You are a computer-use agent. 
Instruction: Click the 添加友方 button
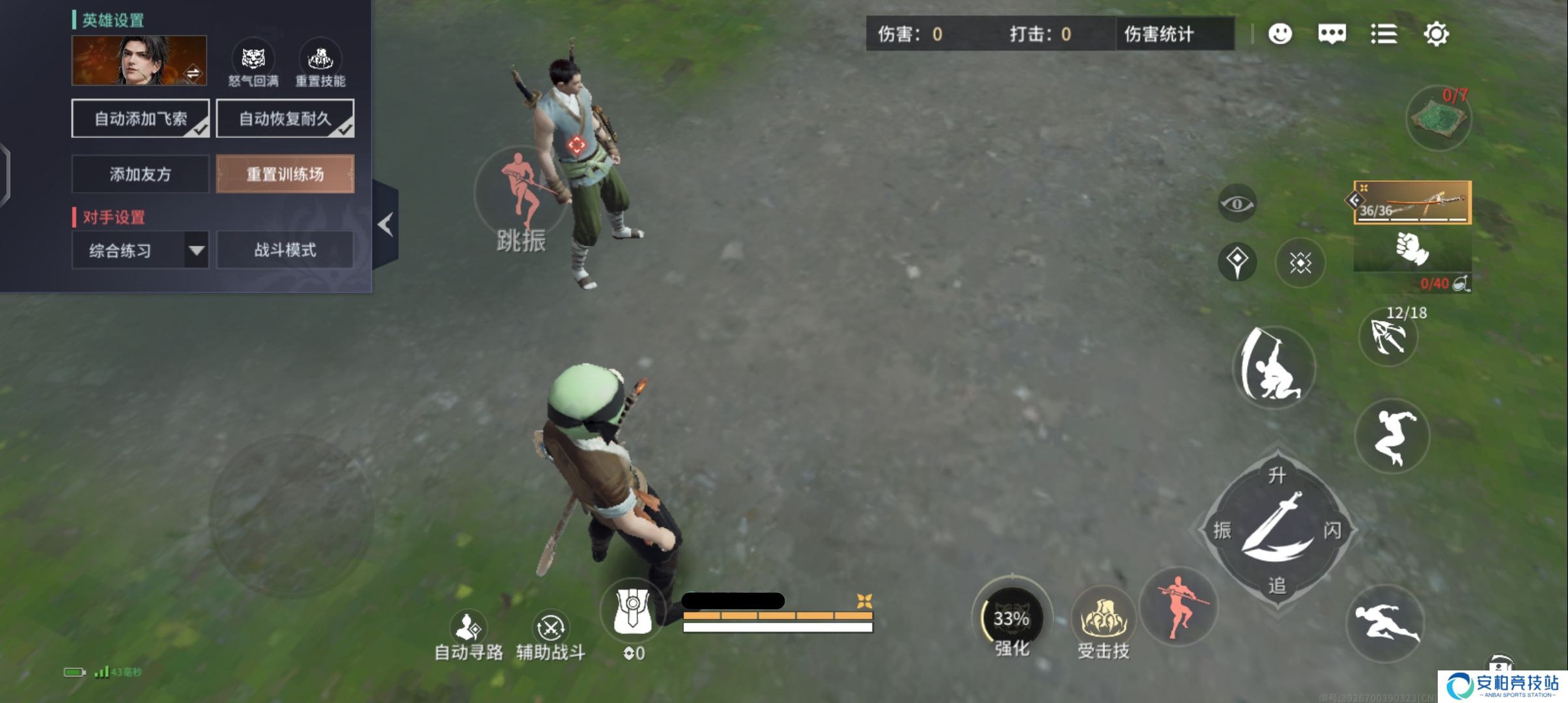pos(139,175)
